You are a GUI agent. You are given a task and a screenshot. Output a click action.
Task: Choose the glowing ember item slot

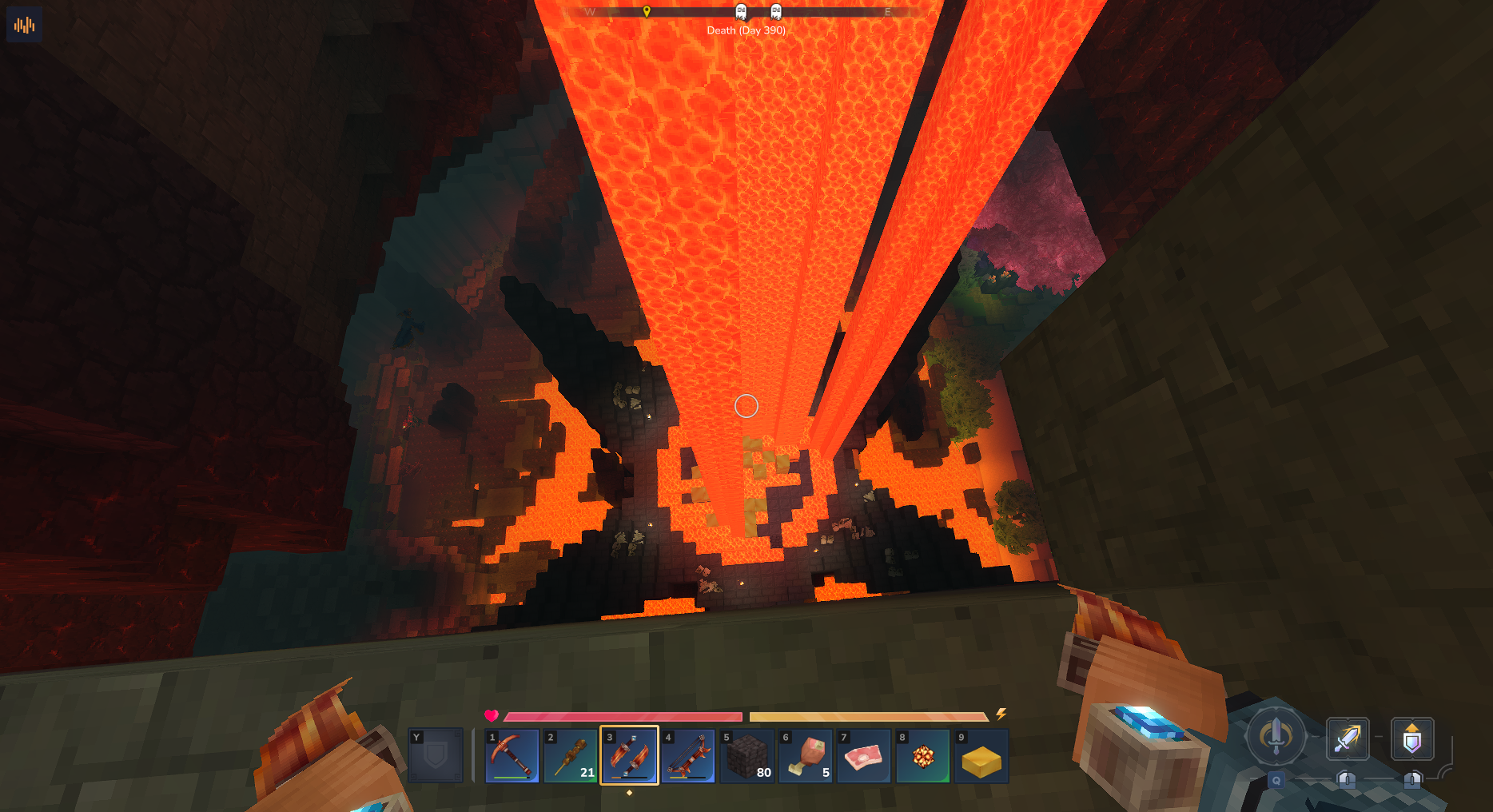tap(923, 755)
